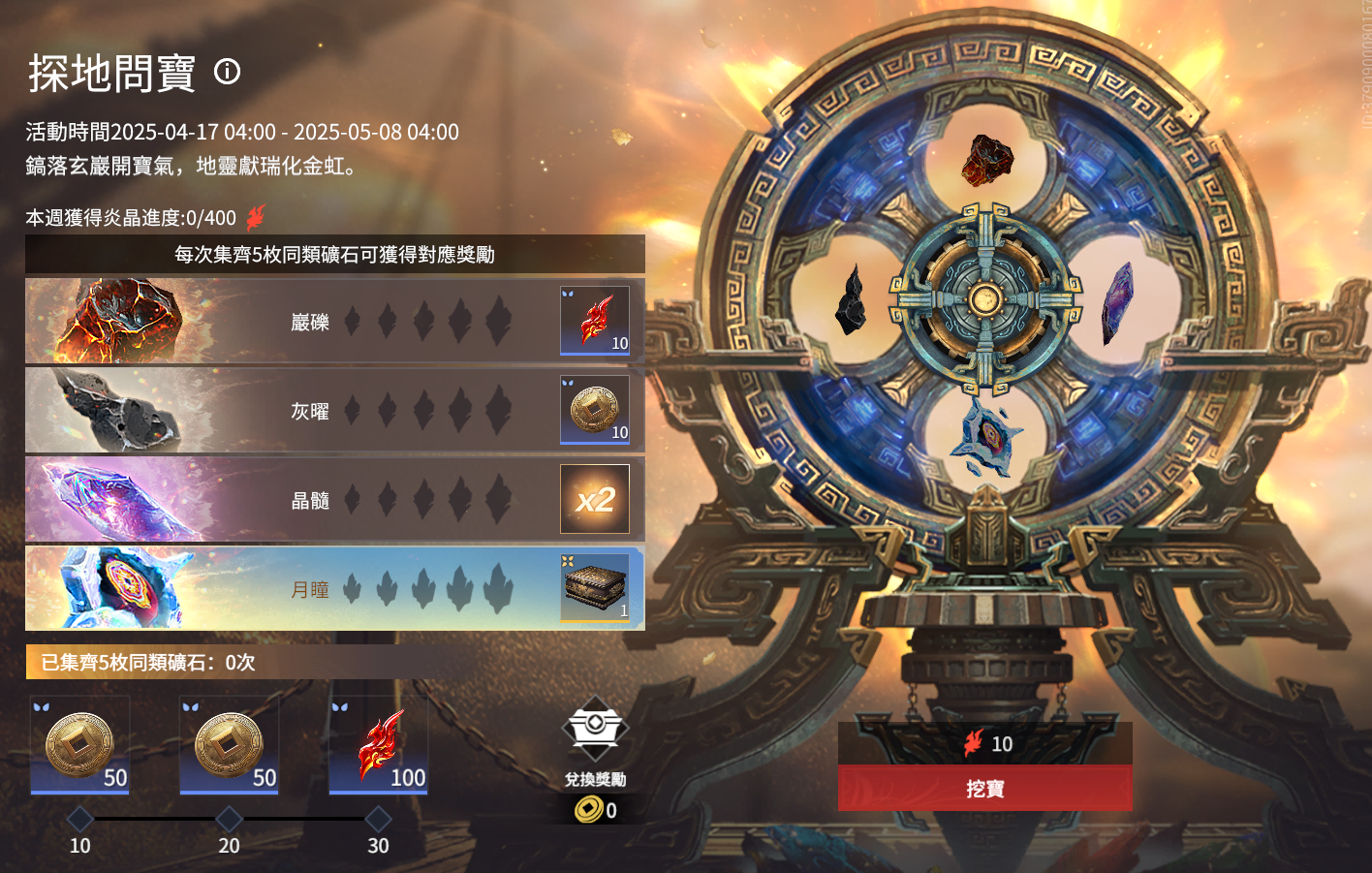This screenshot has width=1372, height=873.
Task: Click the red 挖寶 dig button
Action: click(984, 789)
